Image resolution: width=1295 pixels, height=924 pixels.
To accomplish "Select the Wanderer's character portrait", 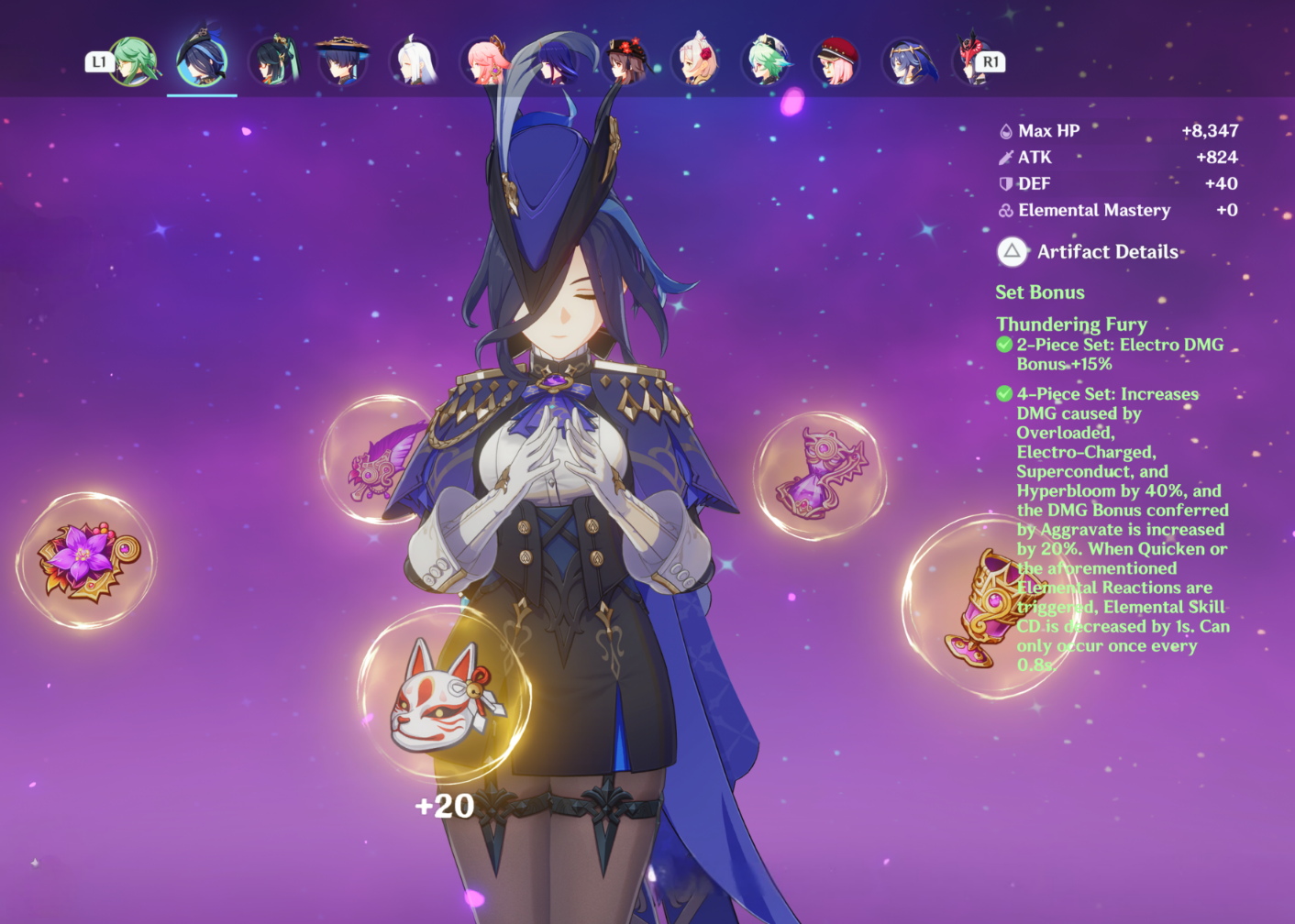I will click(345, 62).
